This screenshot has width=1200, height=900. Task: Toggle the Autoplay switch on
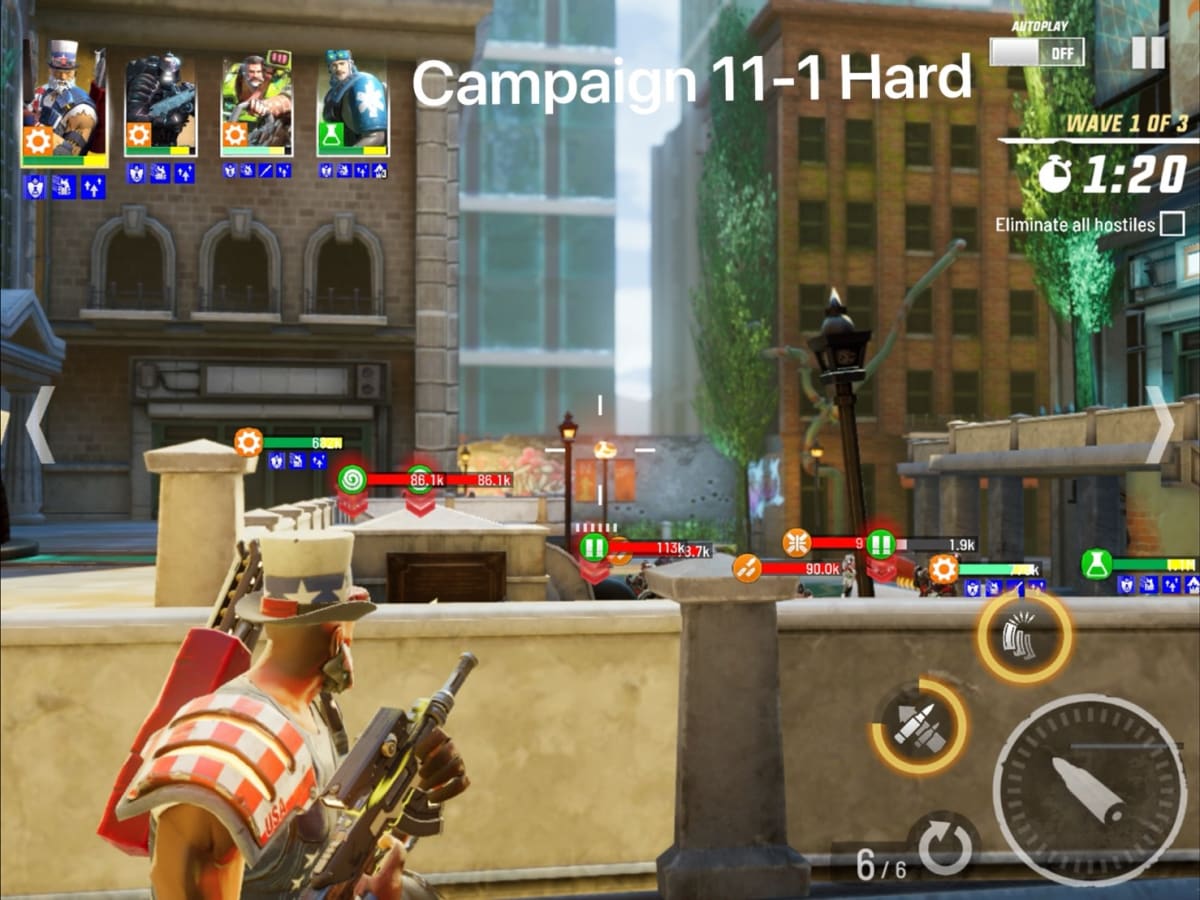click(1036, 51)
